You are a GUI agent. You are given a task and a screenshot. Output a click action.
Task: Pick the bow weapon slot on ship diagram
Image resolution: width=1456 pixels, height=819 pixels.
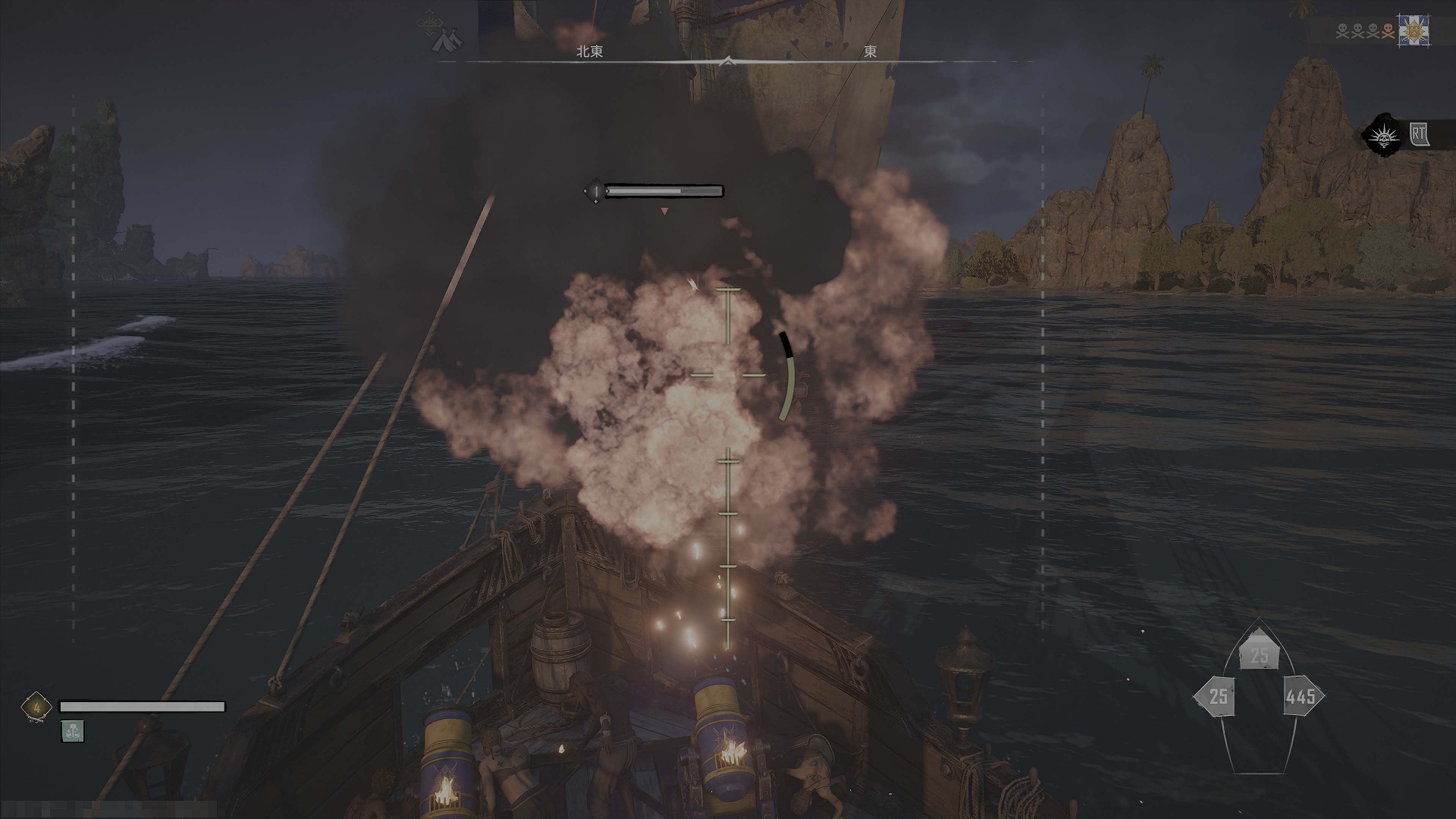coord(1259,654)
